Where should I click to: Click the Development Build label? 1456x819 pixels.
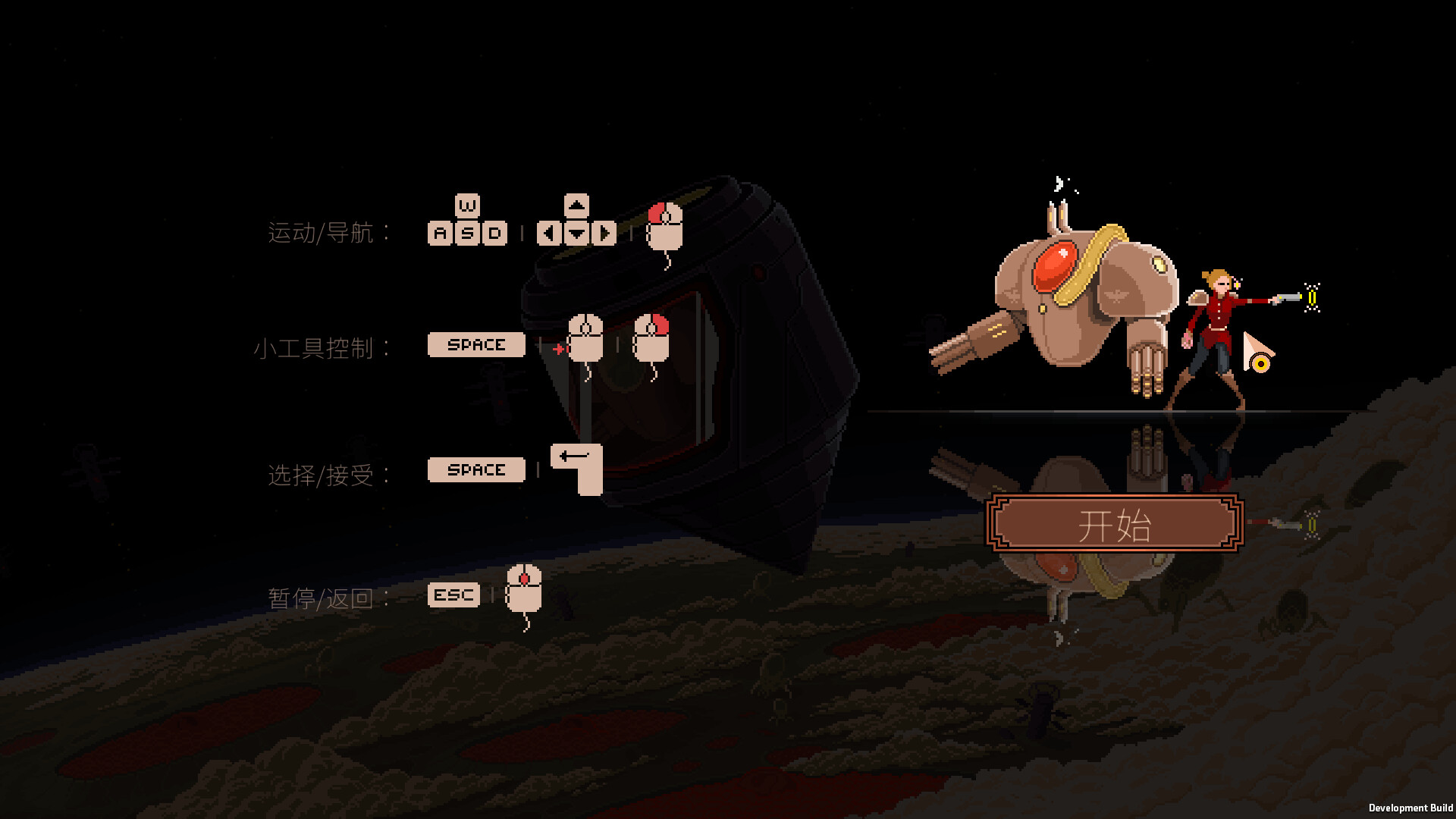tap(1409, 806)
